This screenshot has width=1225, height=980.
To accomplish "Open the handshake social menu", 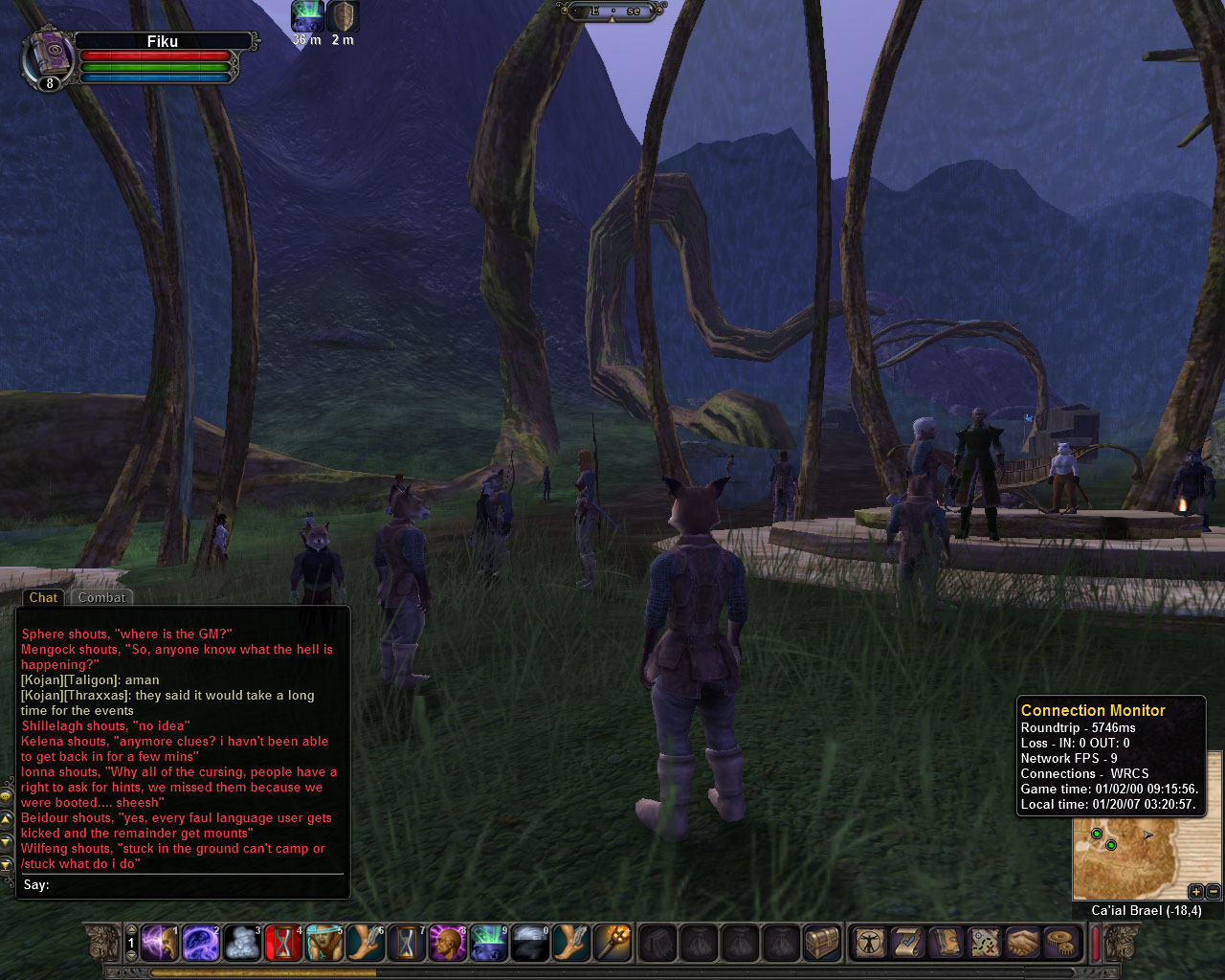I will (x=1022, y=944).
